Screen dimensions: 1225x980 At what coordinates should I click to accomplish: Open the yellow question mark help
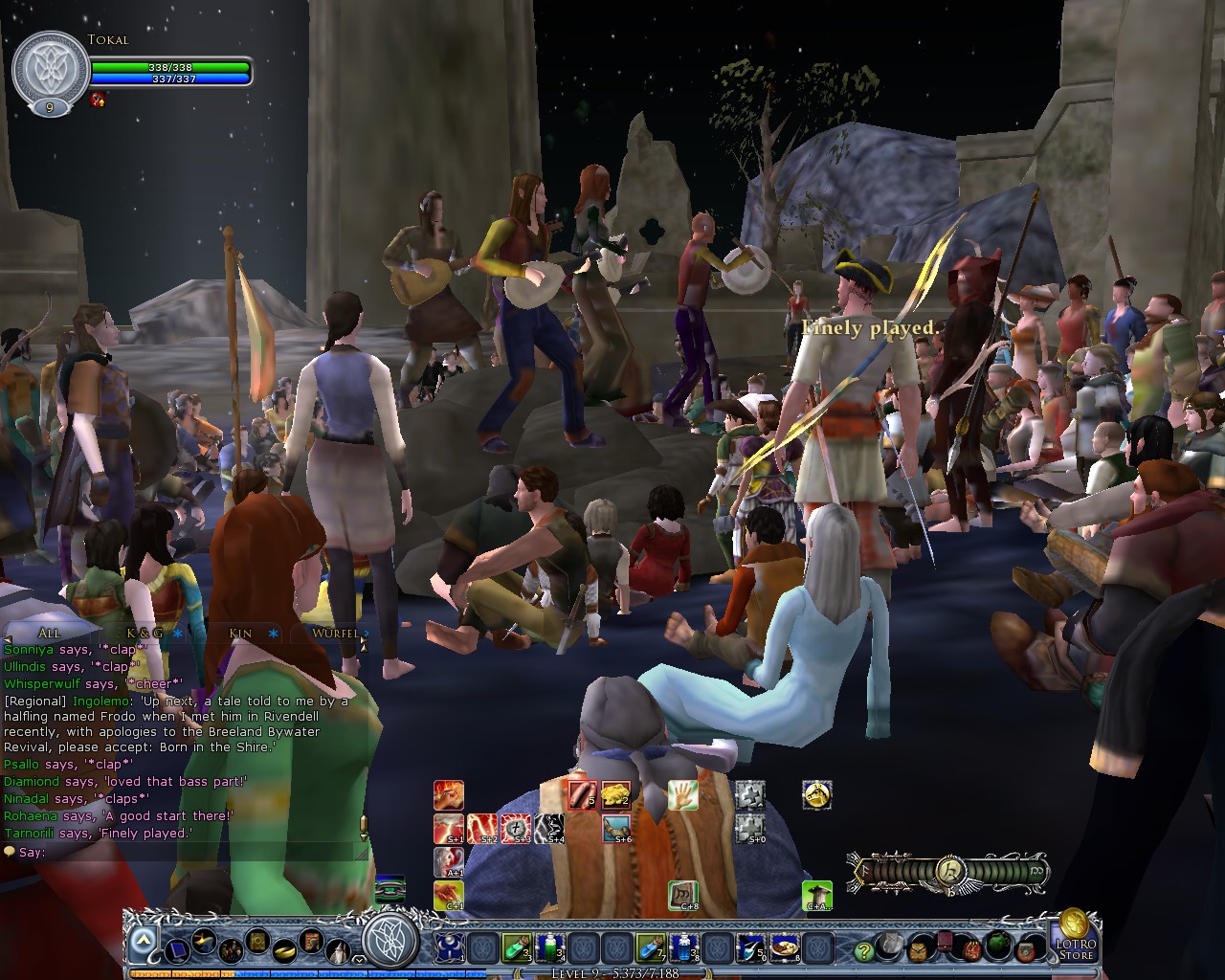(863, 950)
